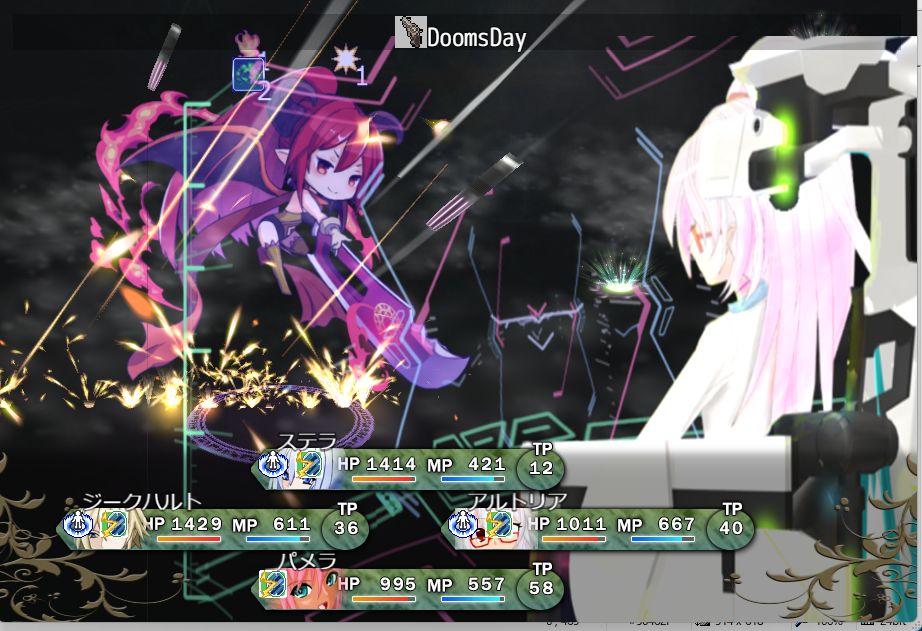Click Altria's blue figure buff icon
Screen dimensions: 922x631
(464, 524)
